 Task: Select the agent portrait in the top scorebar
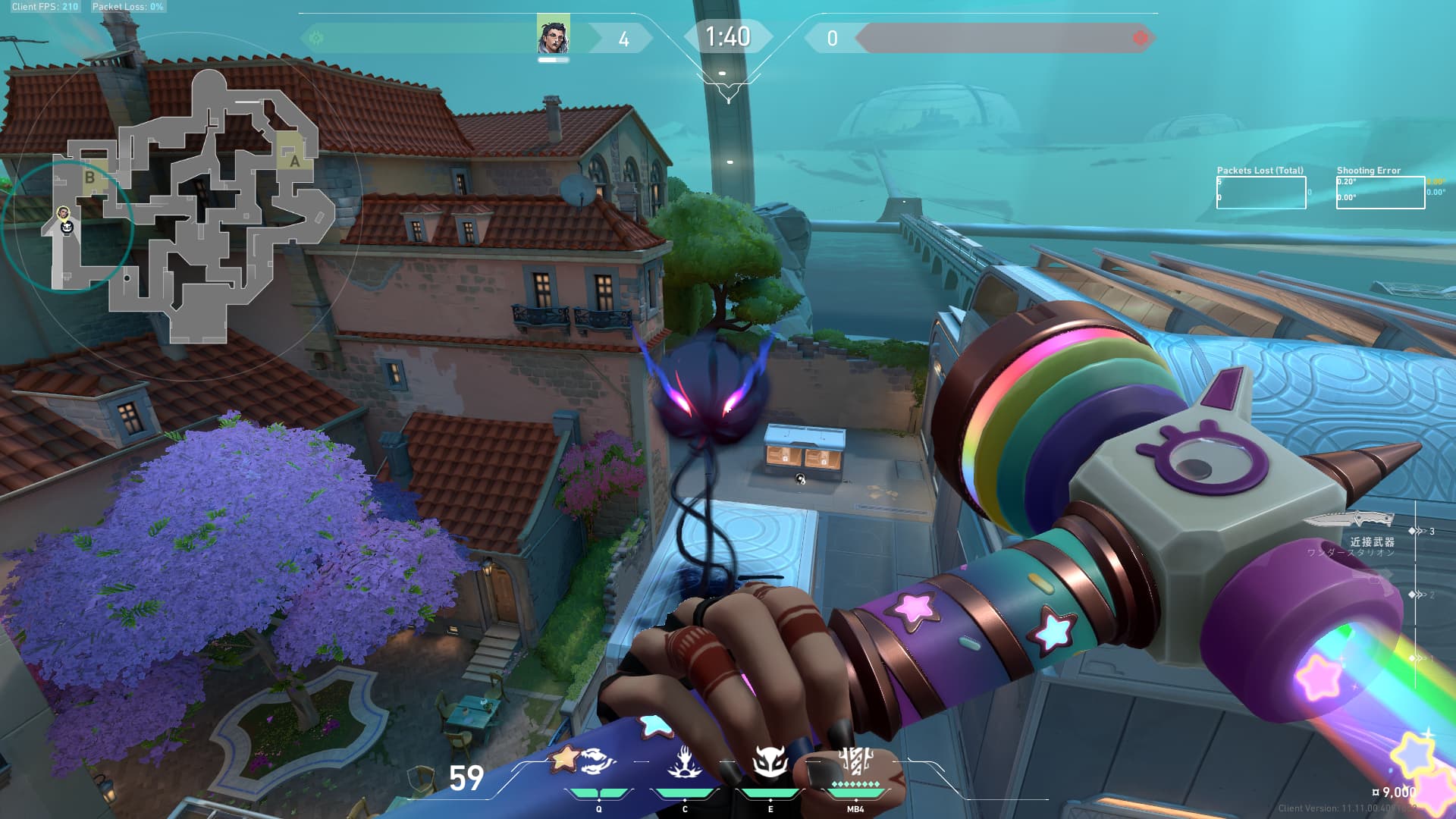[x=553, y=36]
